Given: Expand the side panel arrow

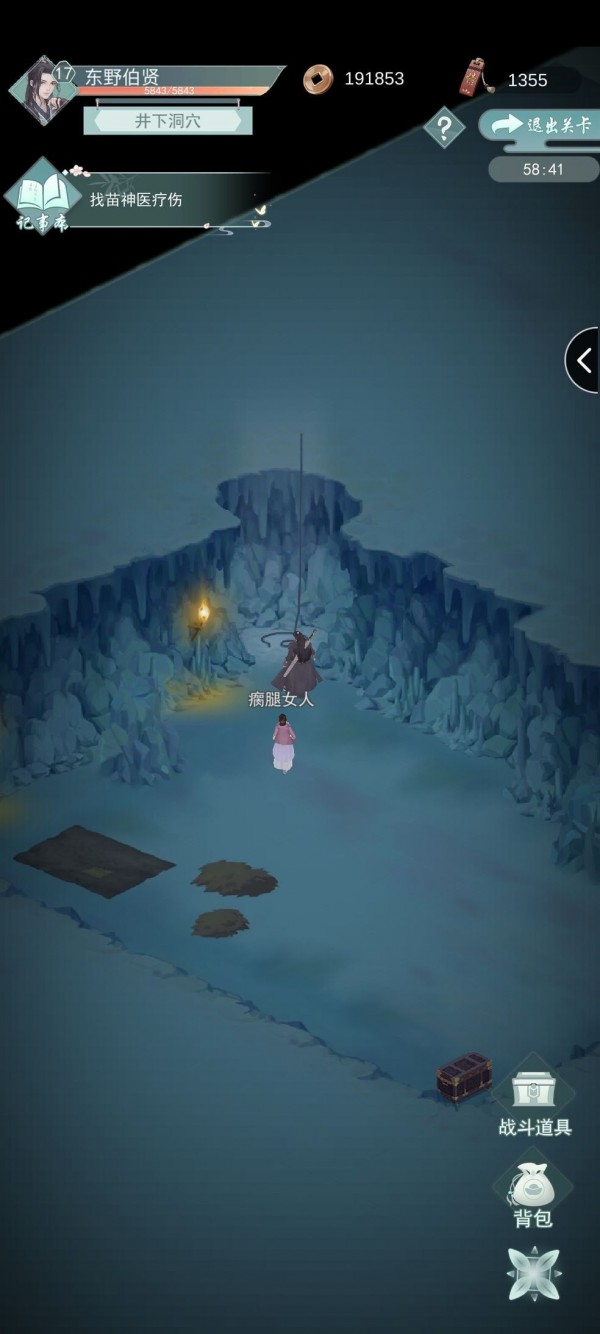Looking at the screenshot, I should [584, 359].
